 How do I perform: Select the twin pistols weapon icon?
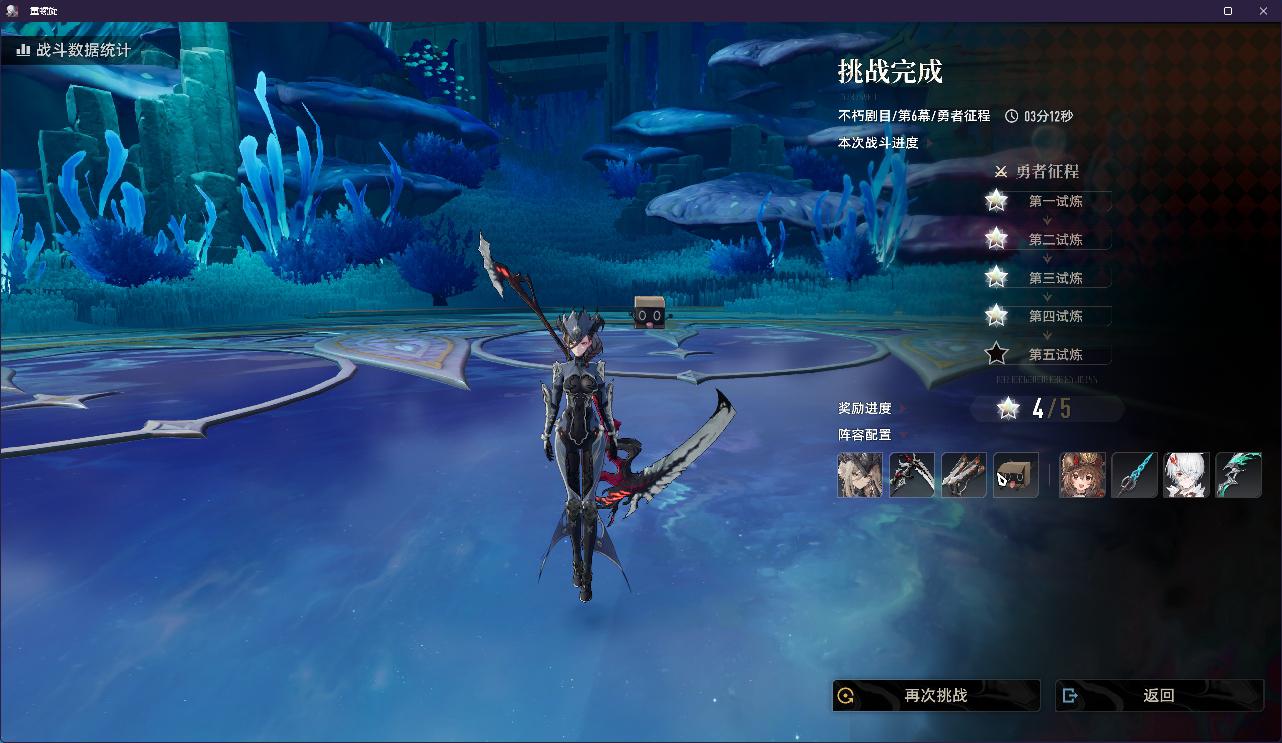pos(964,475)
